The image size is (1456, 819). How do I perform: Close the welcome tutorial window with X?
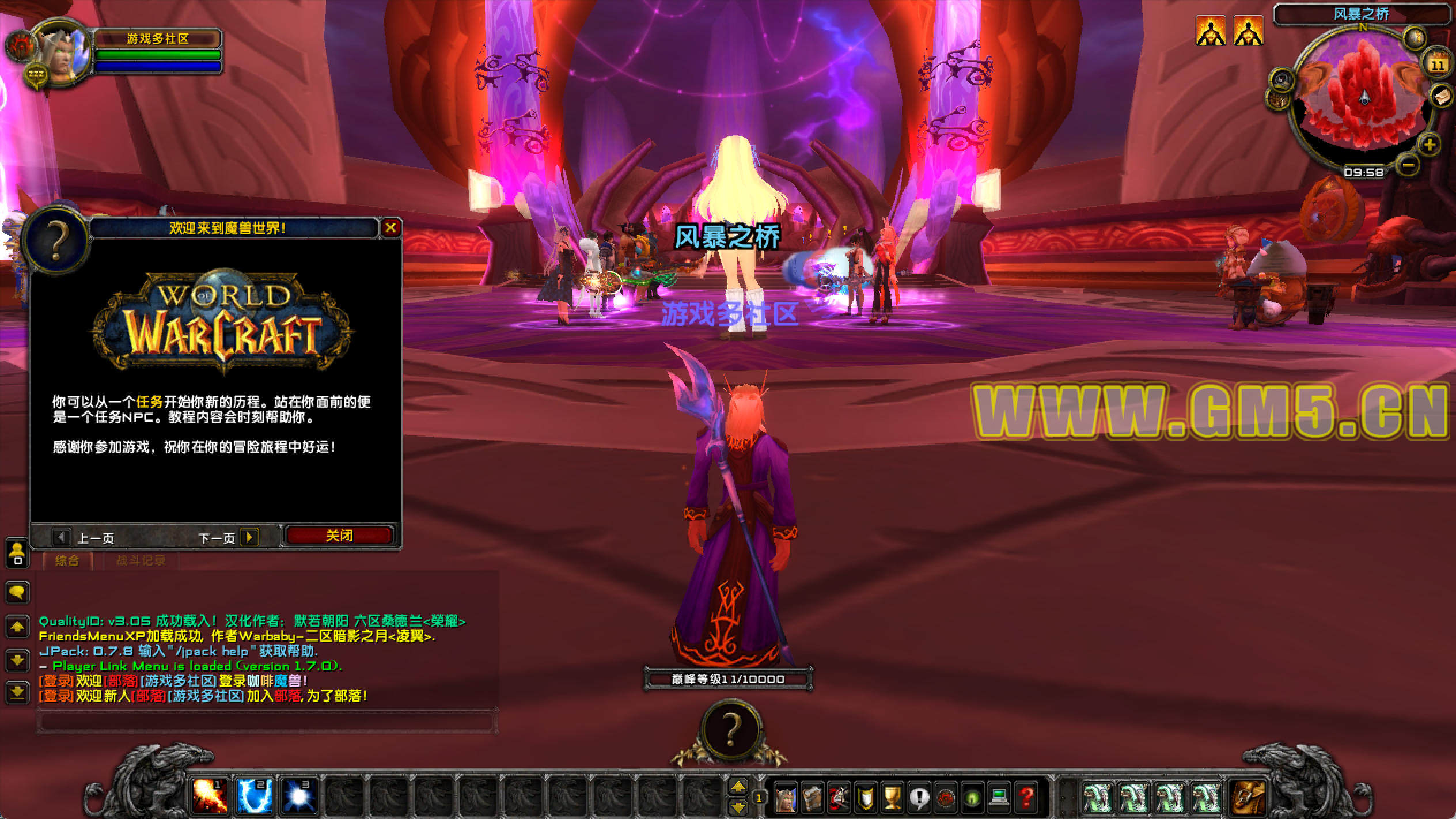(390, 228)
